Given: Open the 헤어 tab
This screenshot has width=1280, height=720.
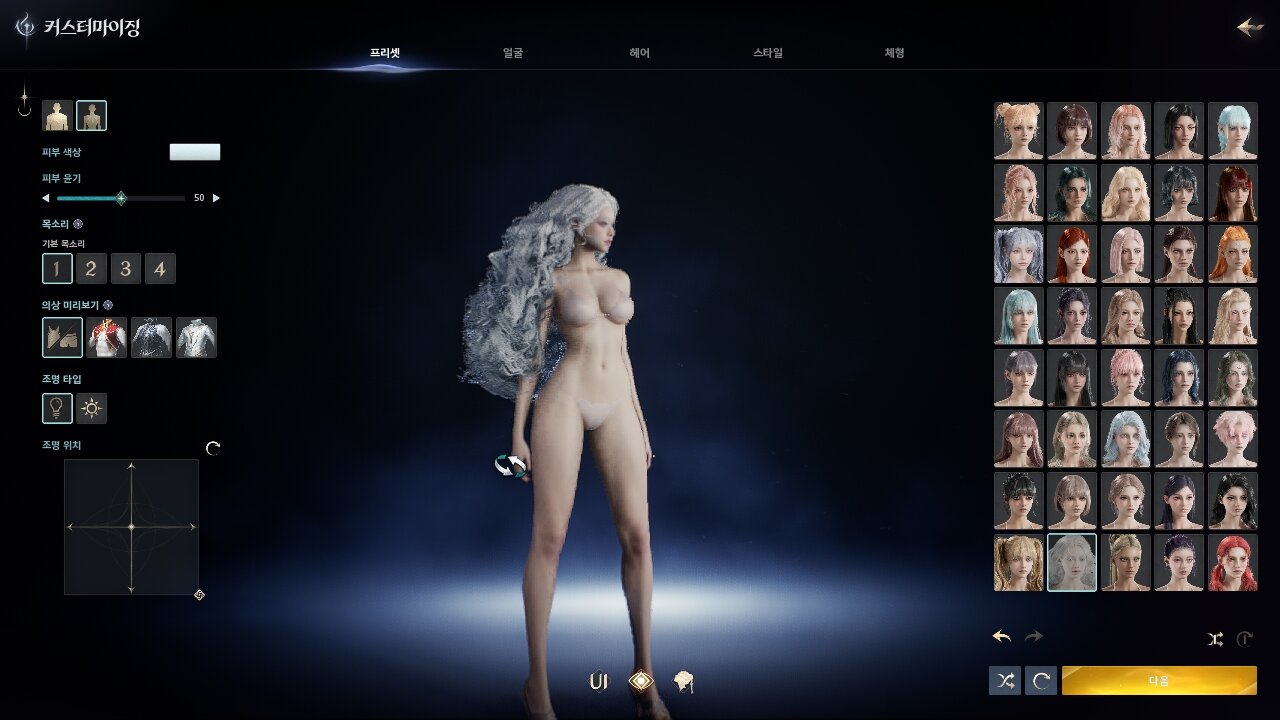Looking at the screenshot, I should 640,53.
